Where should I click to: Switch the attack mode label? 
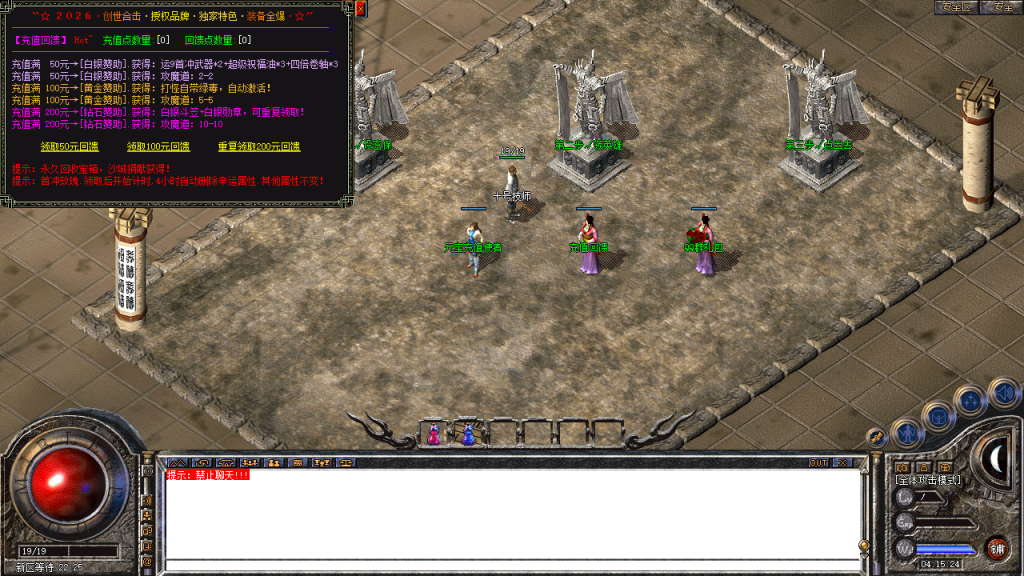pyautogui.click(x=927, y=480)
